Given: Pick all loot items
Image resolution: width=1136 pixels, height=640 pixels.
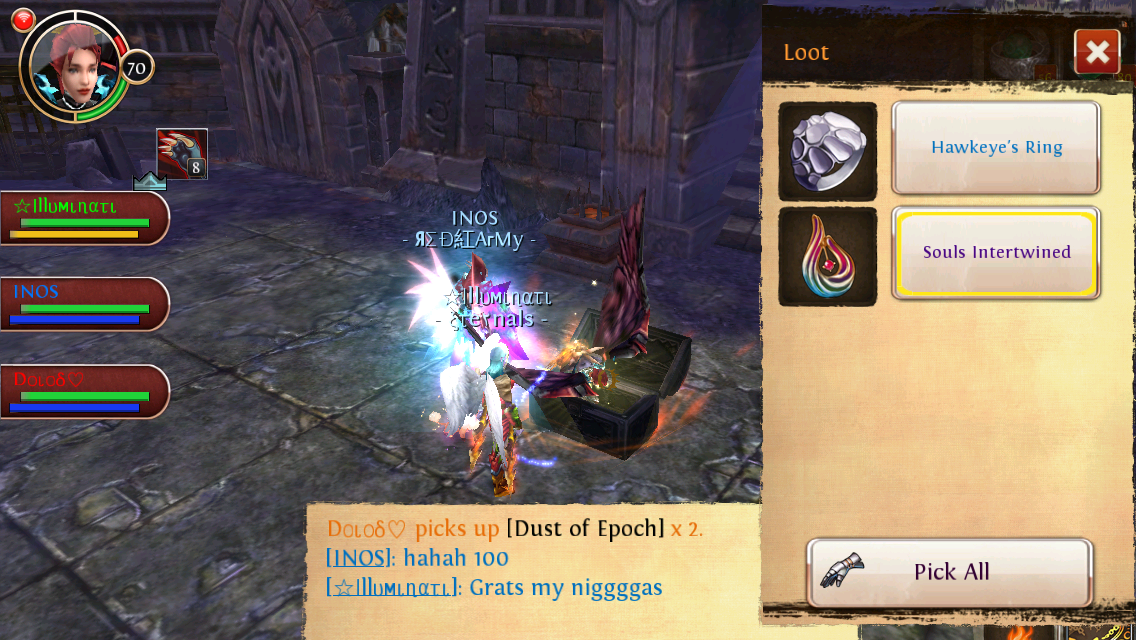Looking at the screenshot, I should pyautogui.click(x=949, y=572).
